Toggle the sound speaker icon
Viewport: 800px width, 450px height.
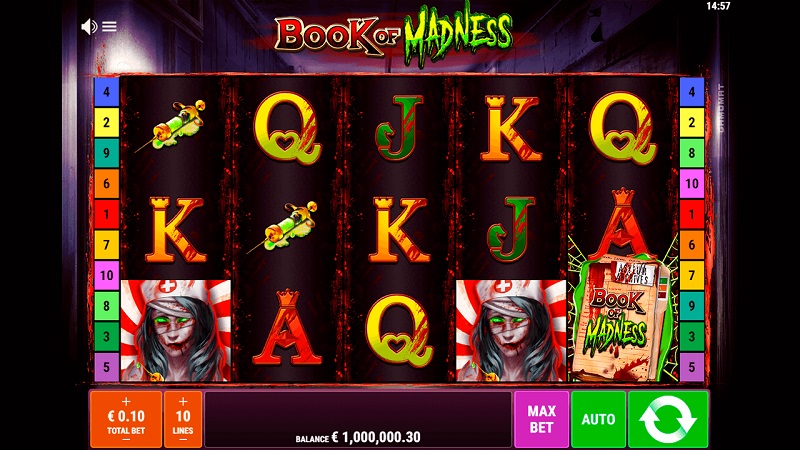point(88,27)
